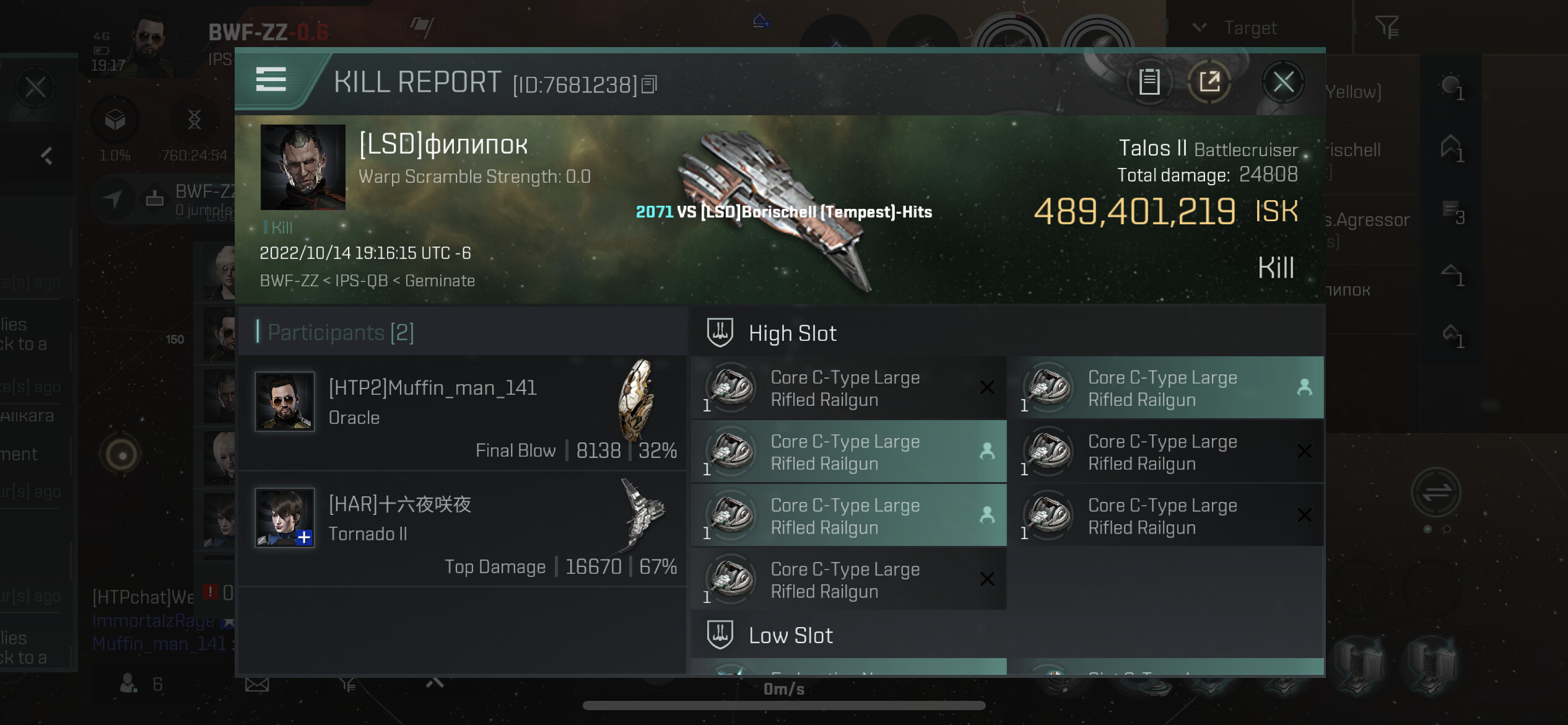
Task: Open the local players count
Action: (140, 684)
